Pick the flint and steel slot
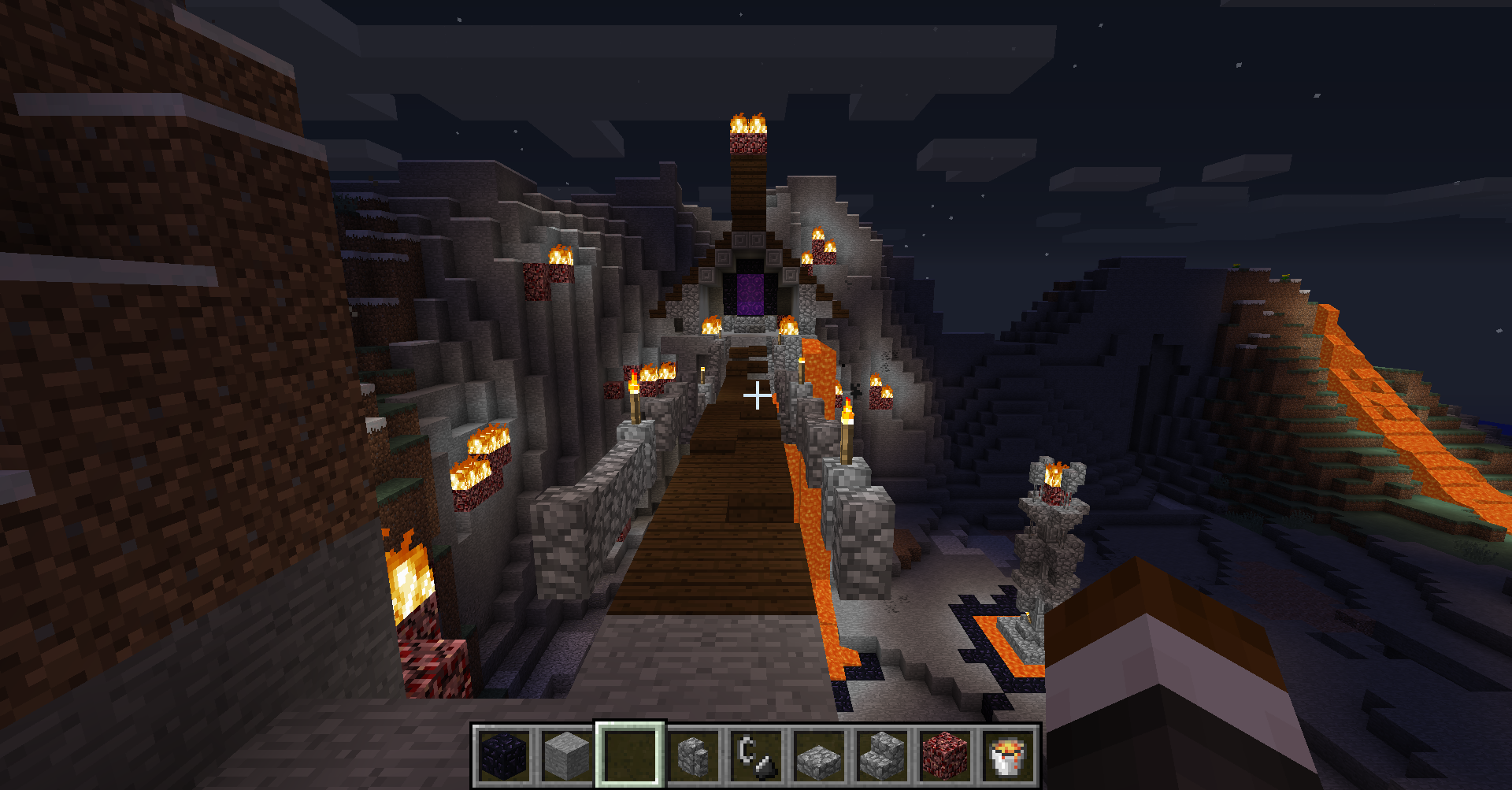This screenshot has width=1512, height=790. pyautogui.click(x=756, y=755)
